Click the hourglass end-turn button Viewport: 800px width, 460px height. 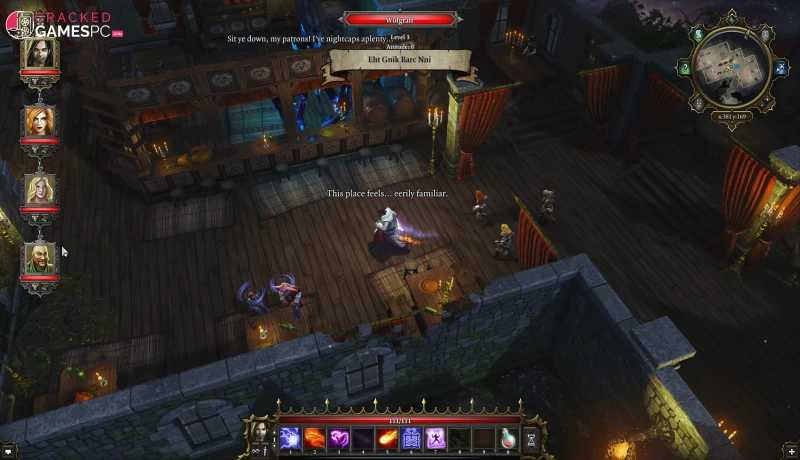[530, 438]
